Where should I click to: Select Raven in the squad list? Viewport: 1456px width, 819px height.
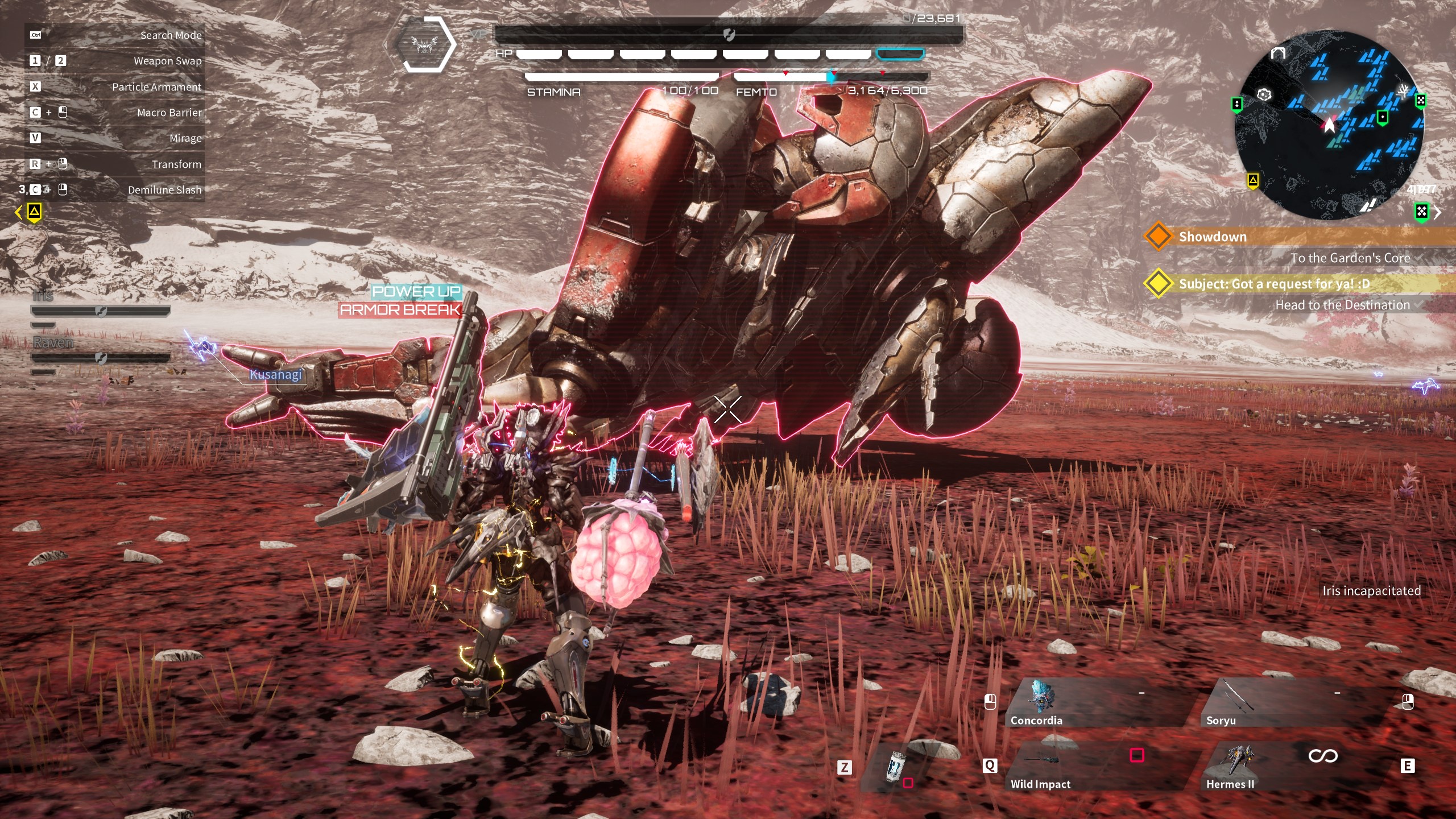(x=53, y=343)
